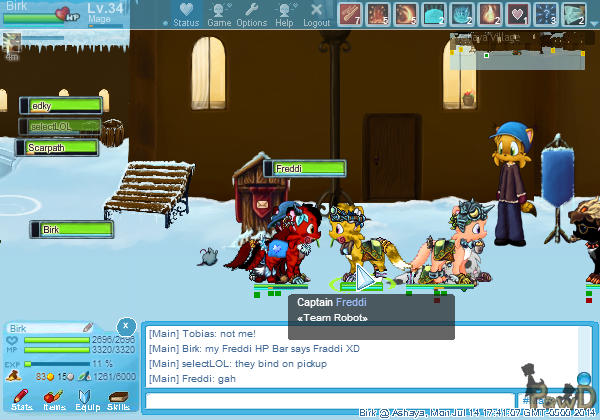Use the blue question mark hotbar item
600x420 pixels.
click(x=546, y=14)
